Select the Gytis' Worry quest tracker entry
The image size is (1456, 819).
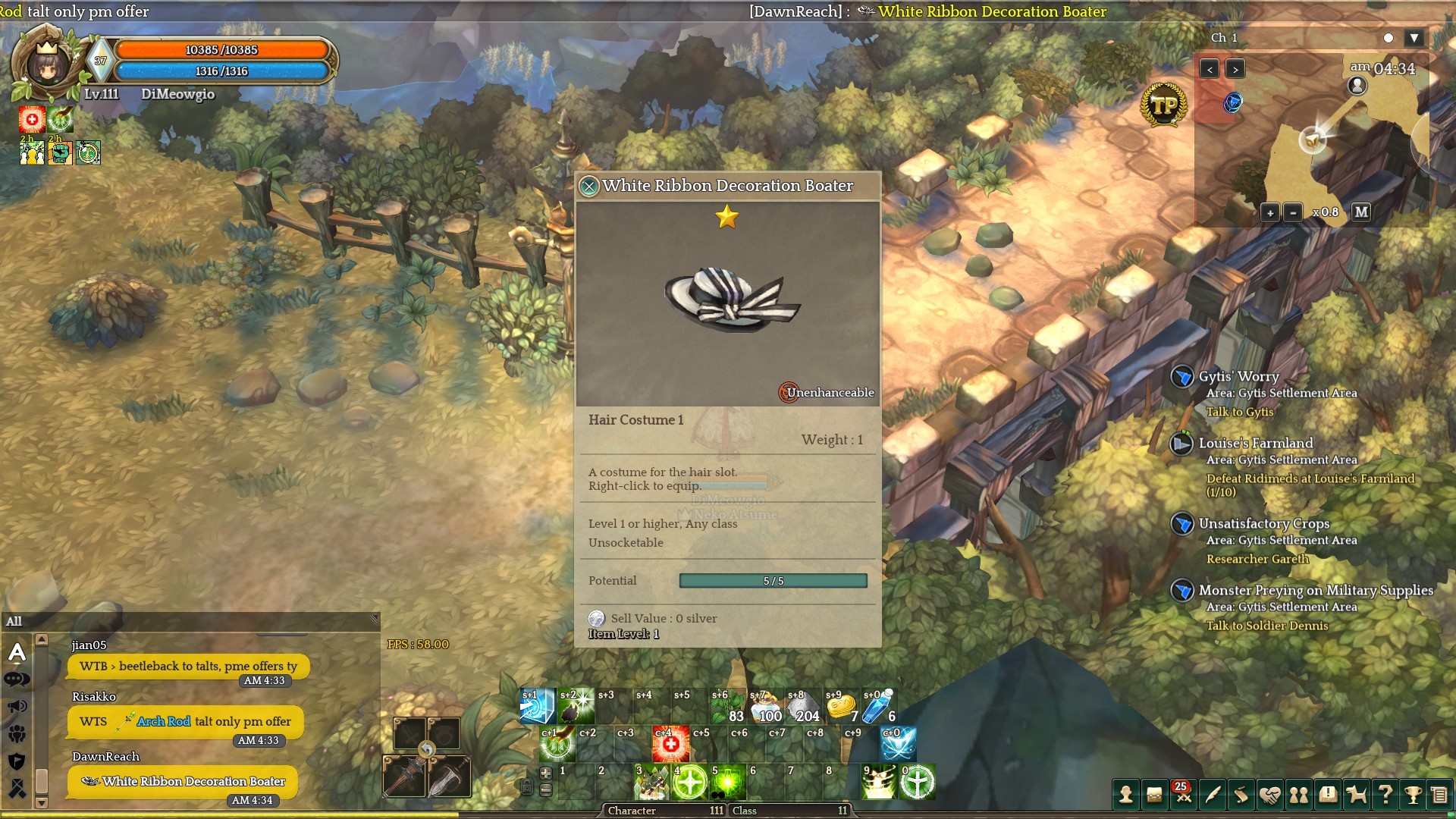click(x=1238, y=377)
